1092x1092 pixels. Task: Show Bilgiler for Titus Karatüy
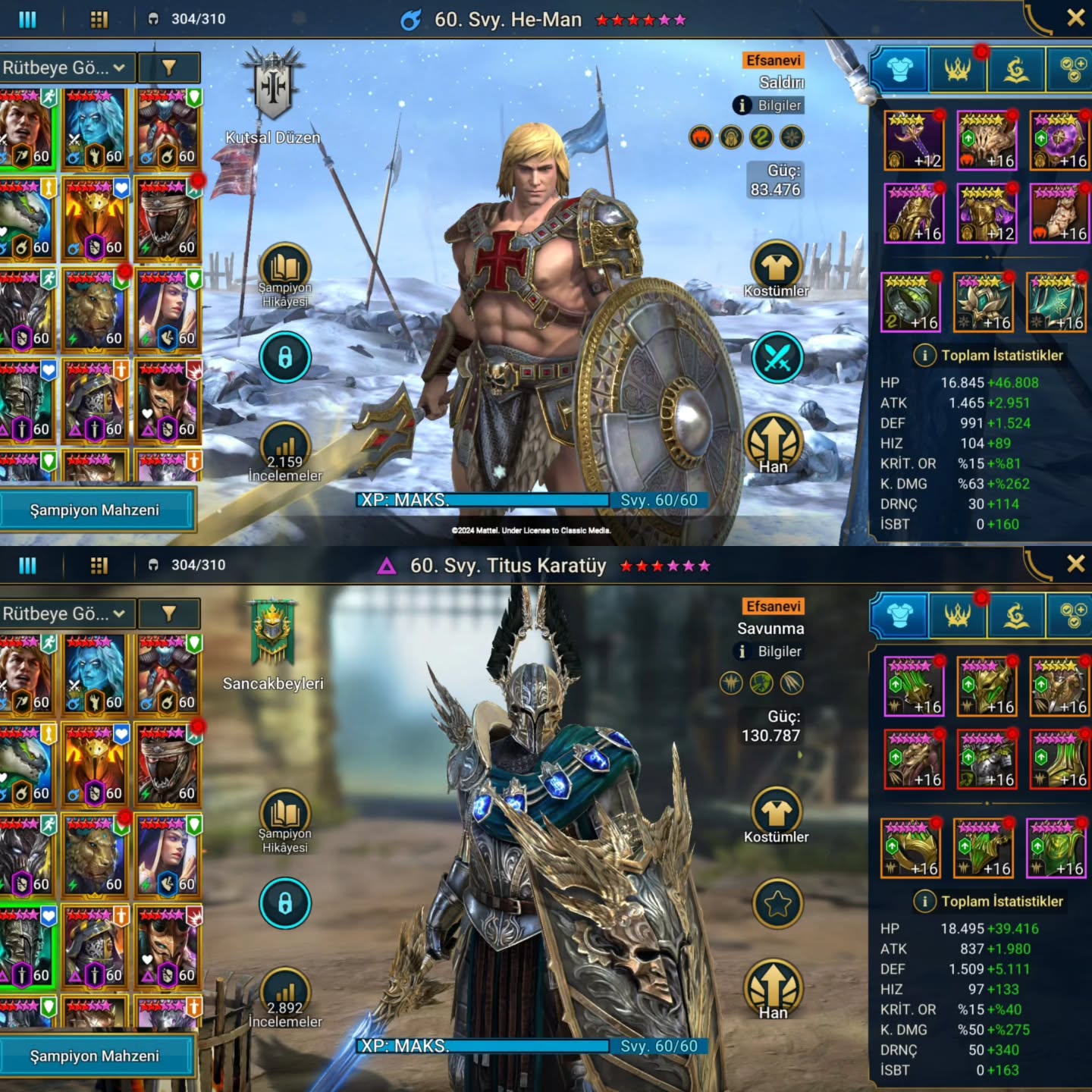(769, 651)
